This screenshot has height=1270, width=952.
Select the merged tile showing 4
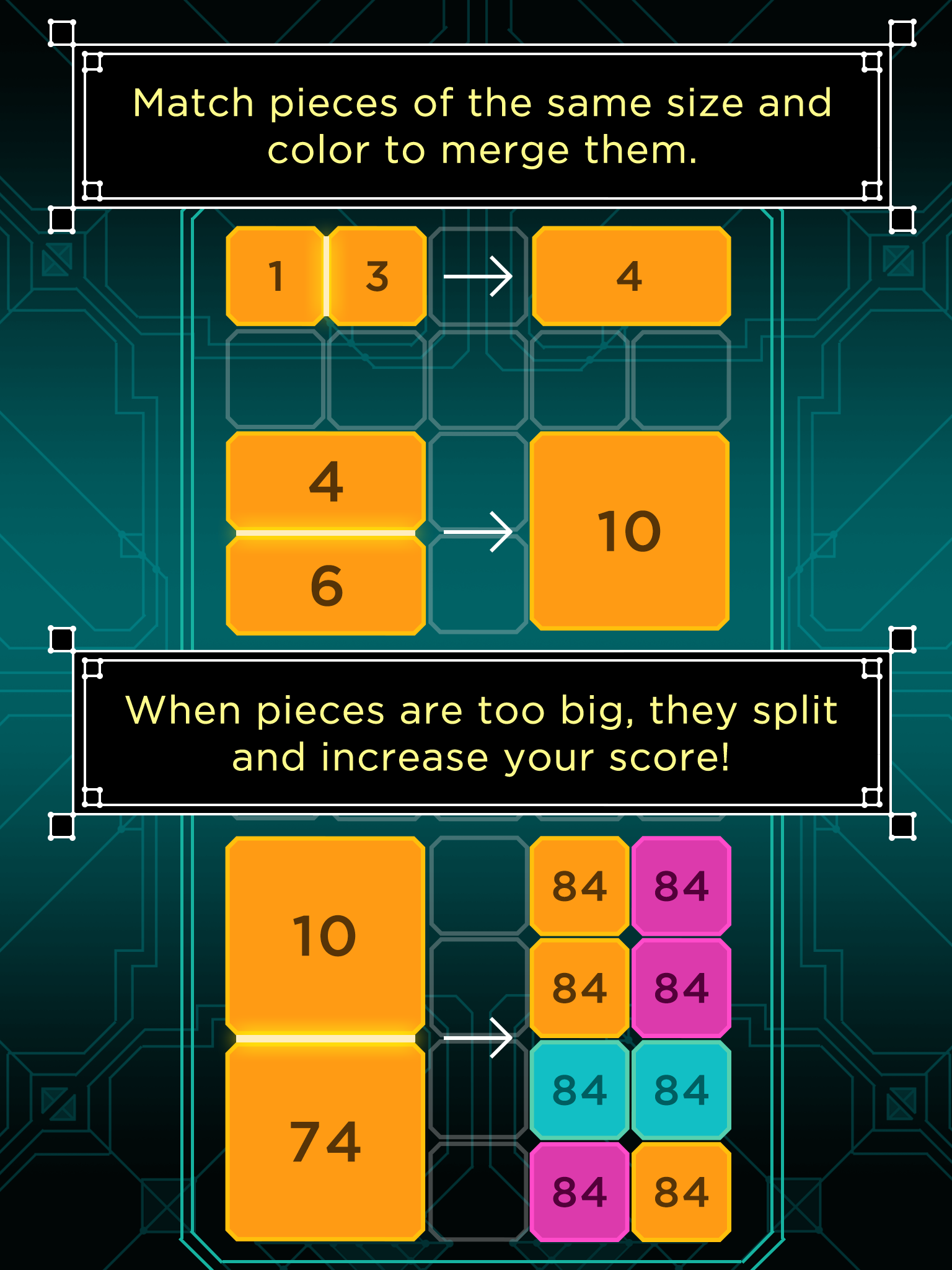pyautogui.click(x=633, y=277)
